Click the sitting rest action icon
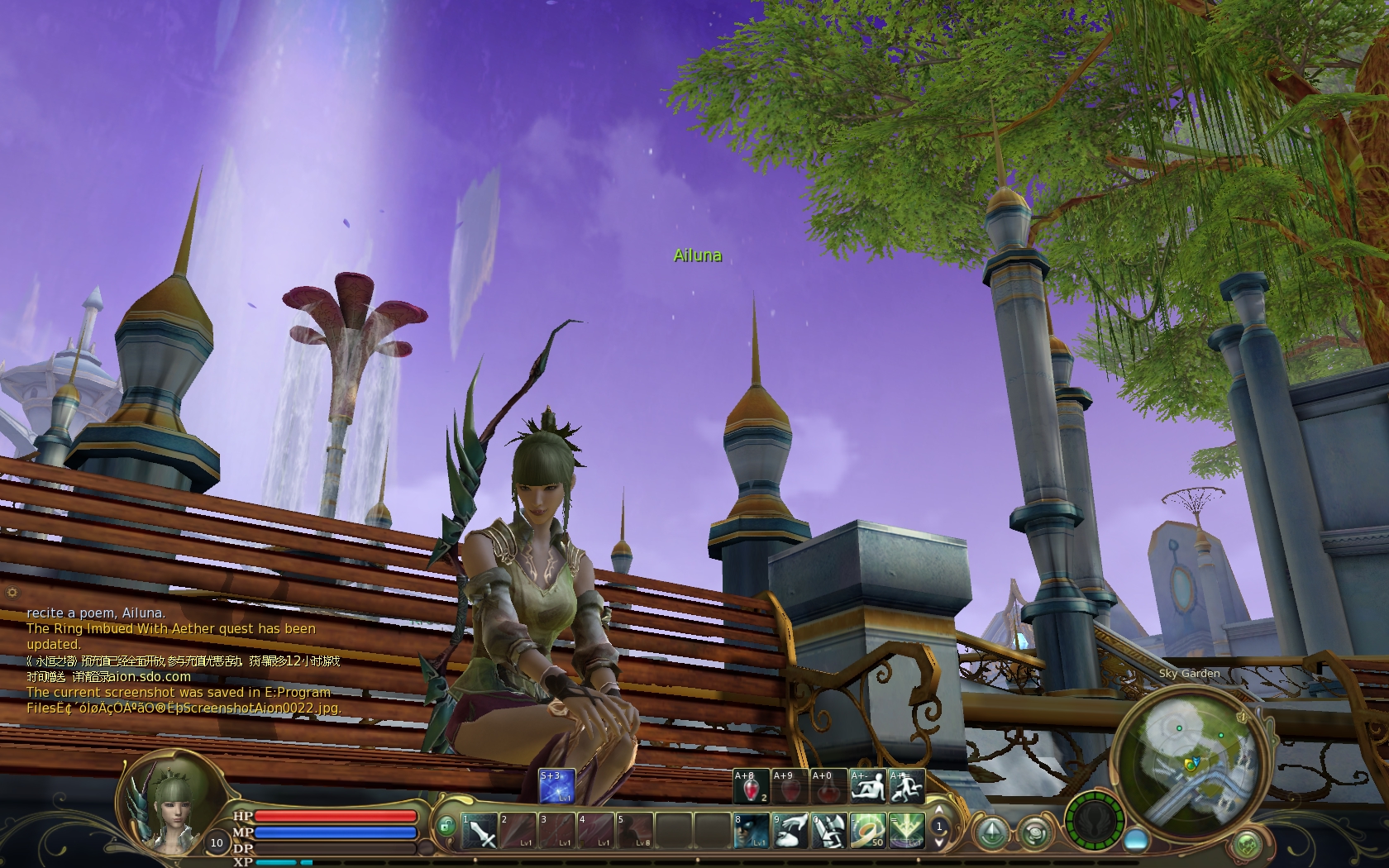The width and height of the screenshot is (1389, 868). tap(868, 787)
